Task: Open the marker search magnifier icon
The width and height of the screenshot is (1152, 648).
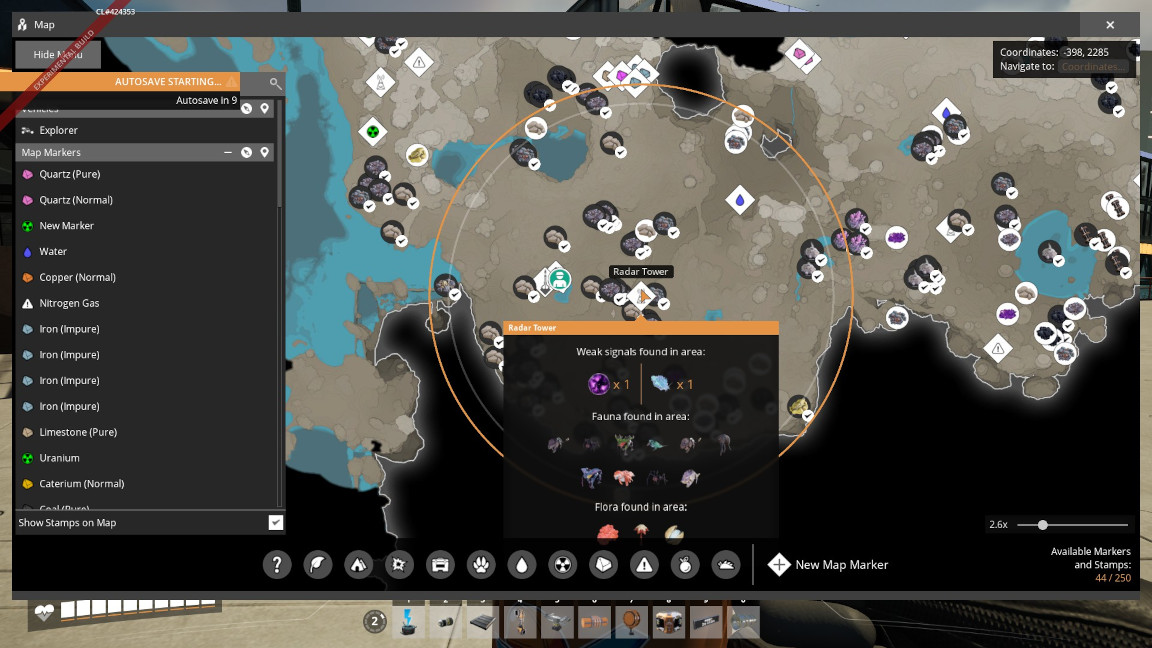Action: pos(276,83)
